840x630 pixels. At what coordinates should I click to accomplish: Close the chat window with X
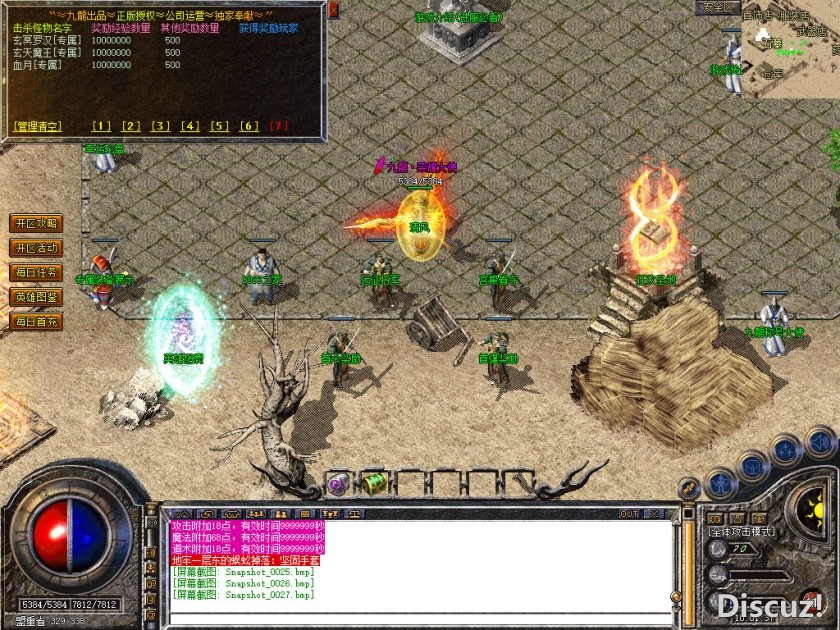[x=655, y=514]
